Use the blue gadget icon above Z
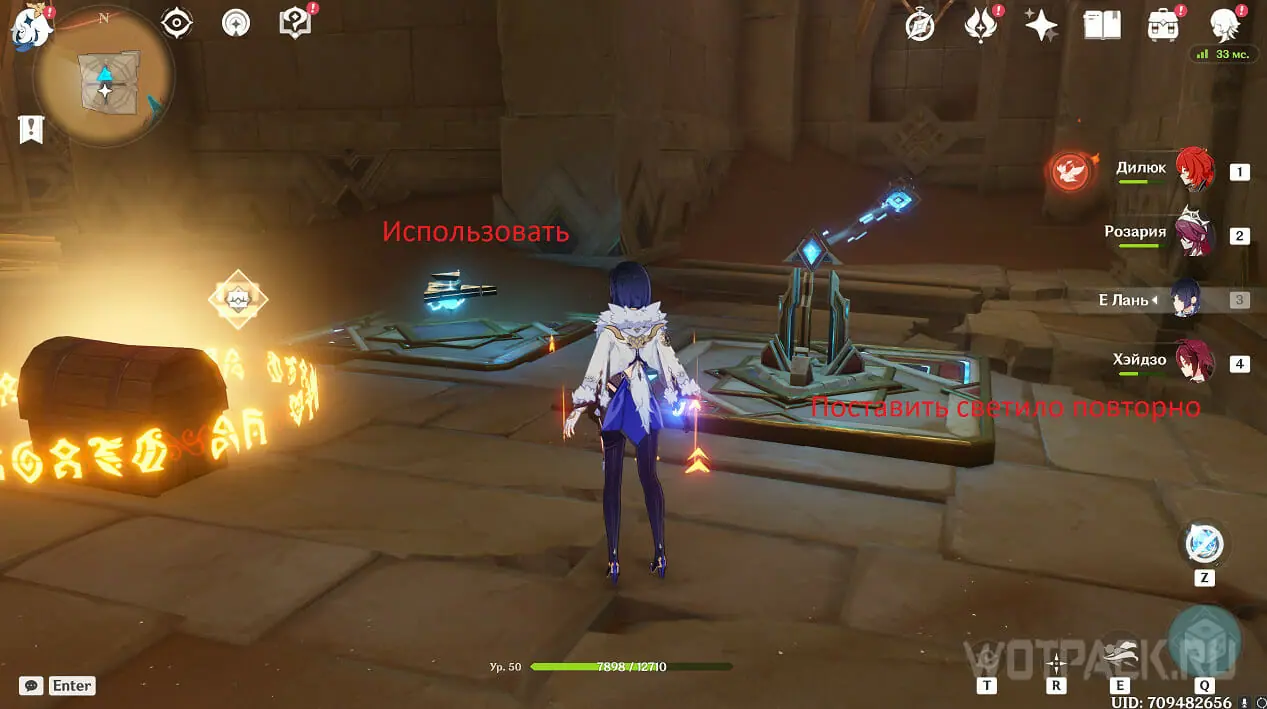The height and width of the screenshot is (709, 1267). pos(1204,543)
